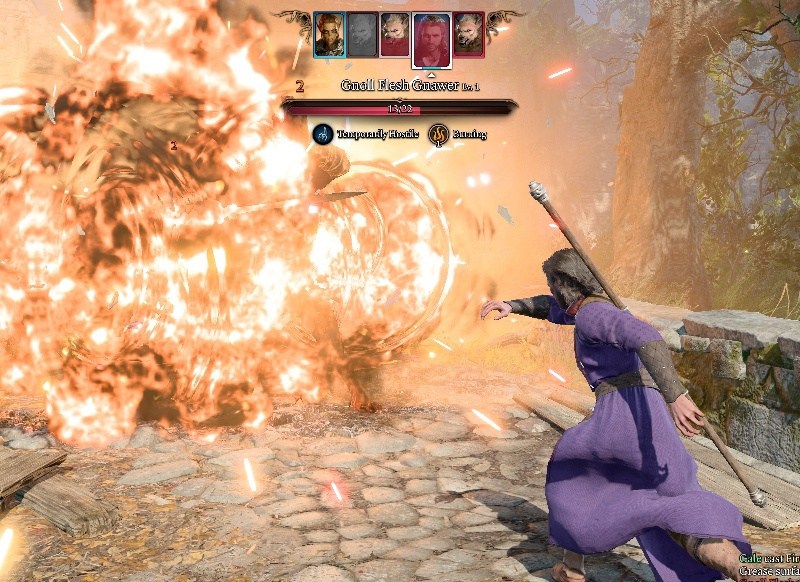Choose the gnoll portrait left of Gale's portrait
The height and width of the screenshot is (582, 800).
[395, 35]
